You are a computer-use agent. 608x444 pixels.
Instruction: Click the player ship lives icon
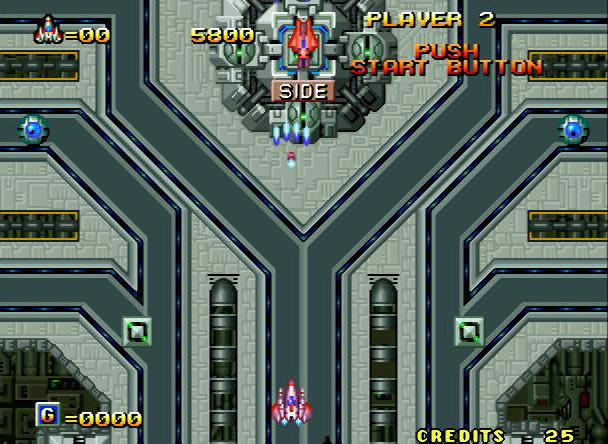46,31
